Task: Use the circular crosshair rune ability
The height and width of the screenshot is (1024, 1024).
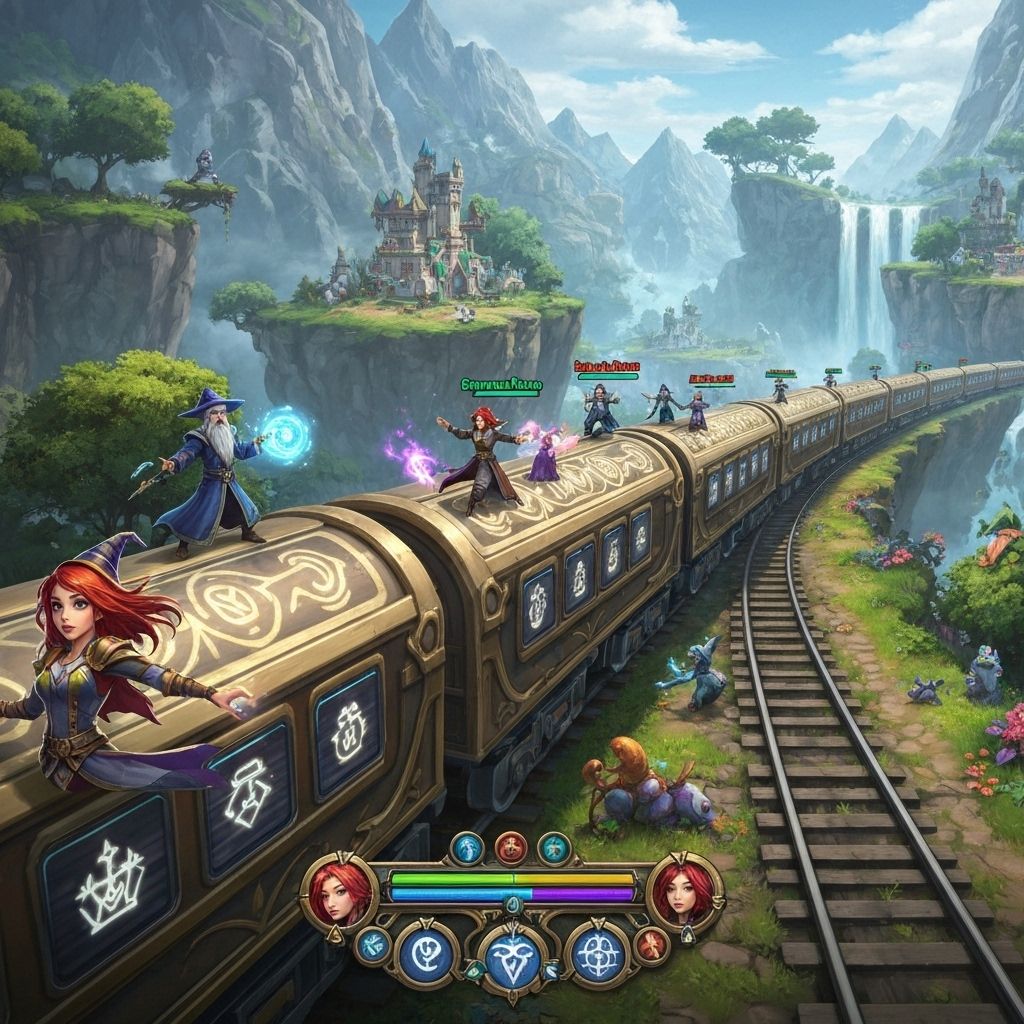Action: 599,951
